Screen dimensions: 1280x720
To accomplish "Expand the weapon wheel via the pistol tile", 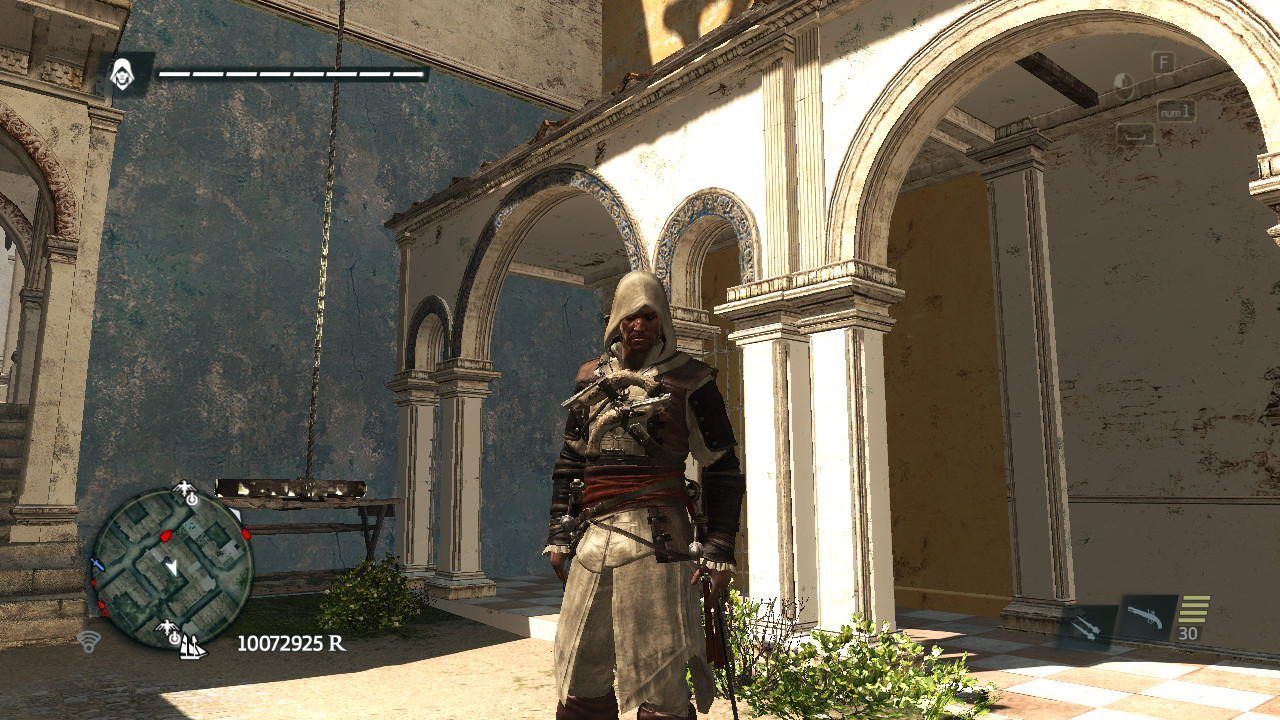I will 1146,617.
